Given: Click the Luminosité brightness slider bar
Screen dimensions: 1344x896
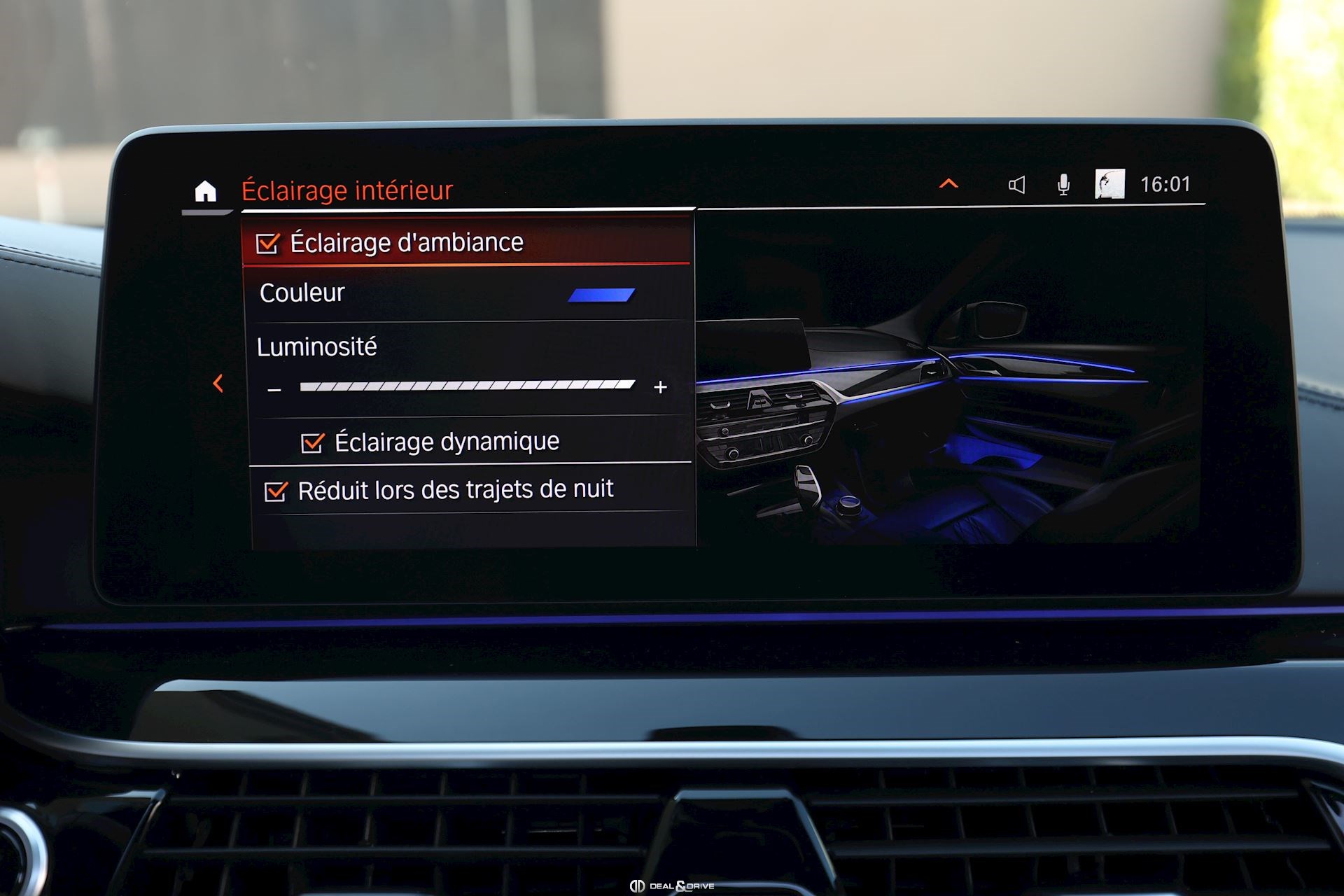Looking at the screenshot, I should 467,386.
